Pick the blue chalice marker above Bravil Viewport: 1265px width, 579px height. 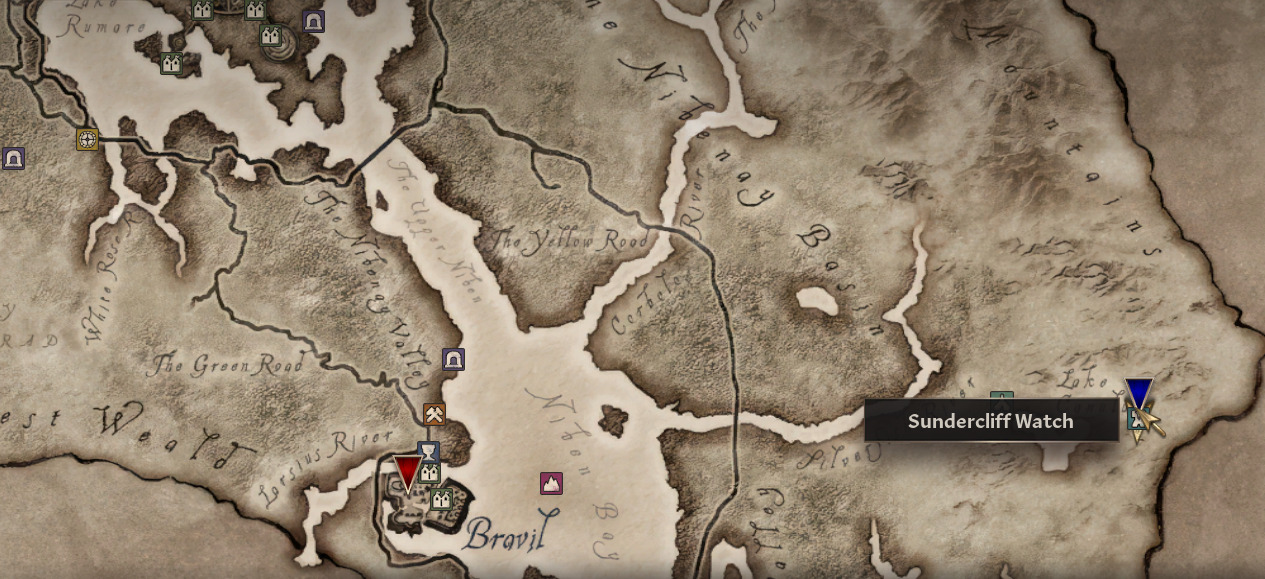[429, 451]
